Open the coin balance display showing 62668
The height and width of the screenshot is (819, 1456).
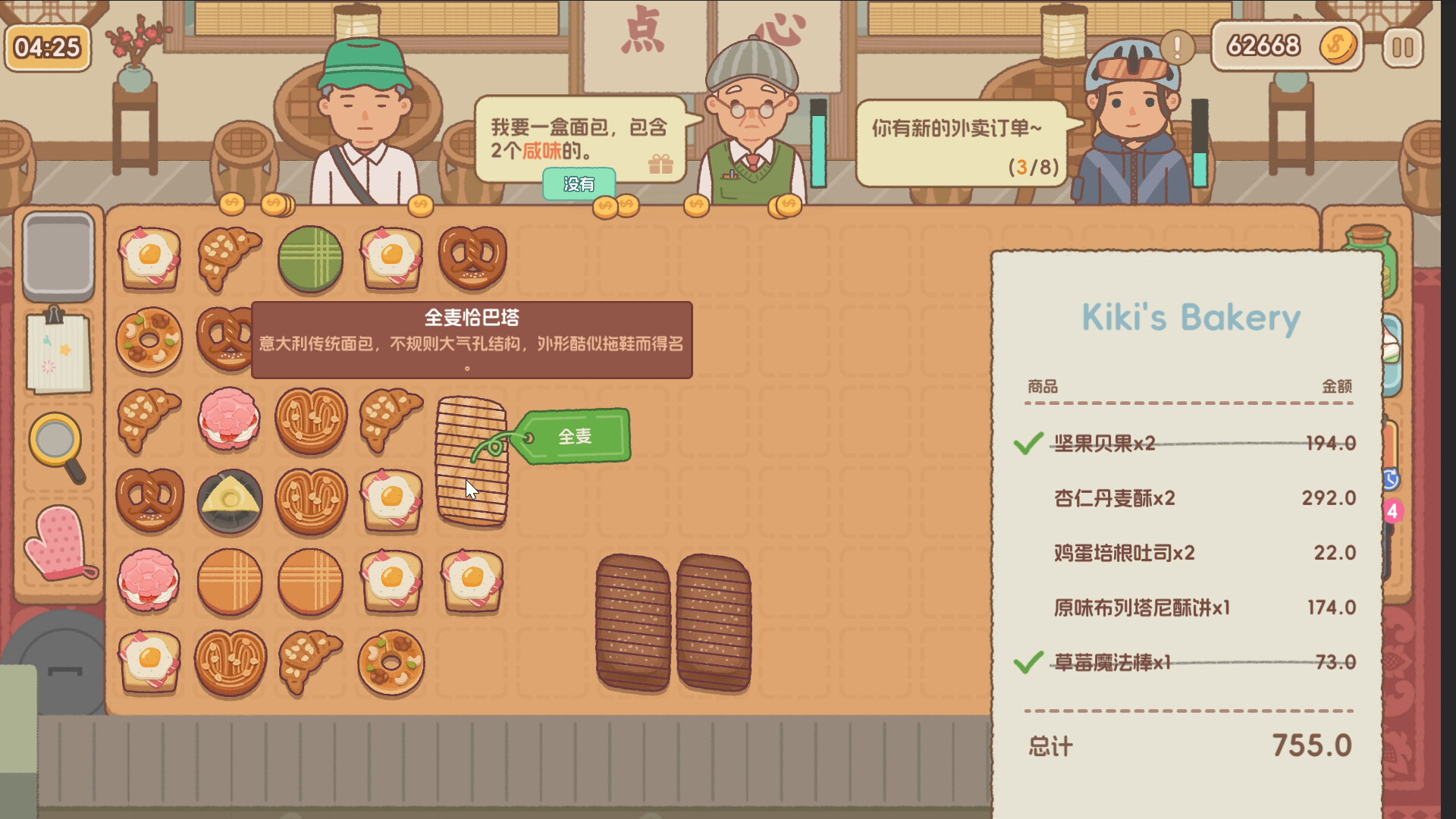tap(1285, 45)
